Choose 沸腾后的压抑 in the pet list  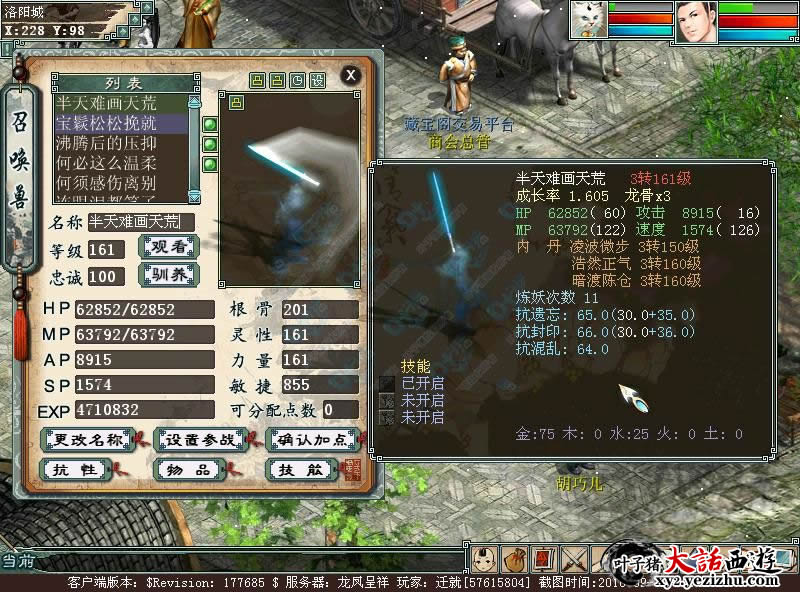[120, 143]
